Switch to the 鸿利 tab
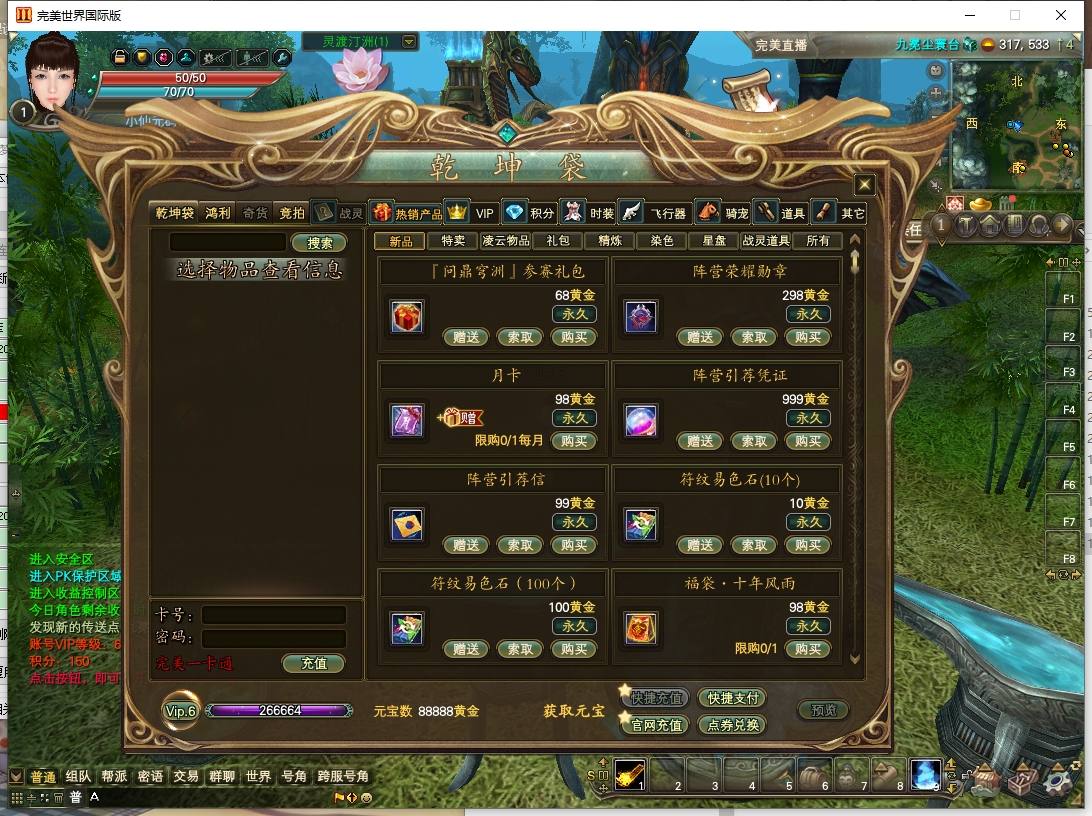Image resolution: width=1092 pixels, height=816 pixels. tap(217, 213)
